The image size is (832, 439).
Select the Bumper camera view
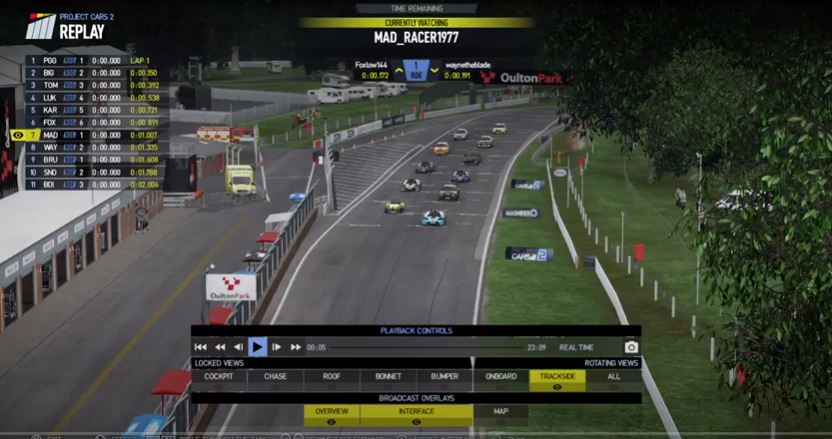[444, 376]
